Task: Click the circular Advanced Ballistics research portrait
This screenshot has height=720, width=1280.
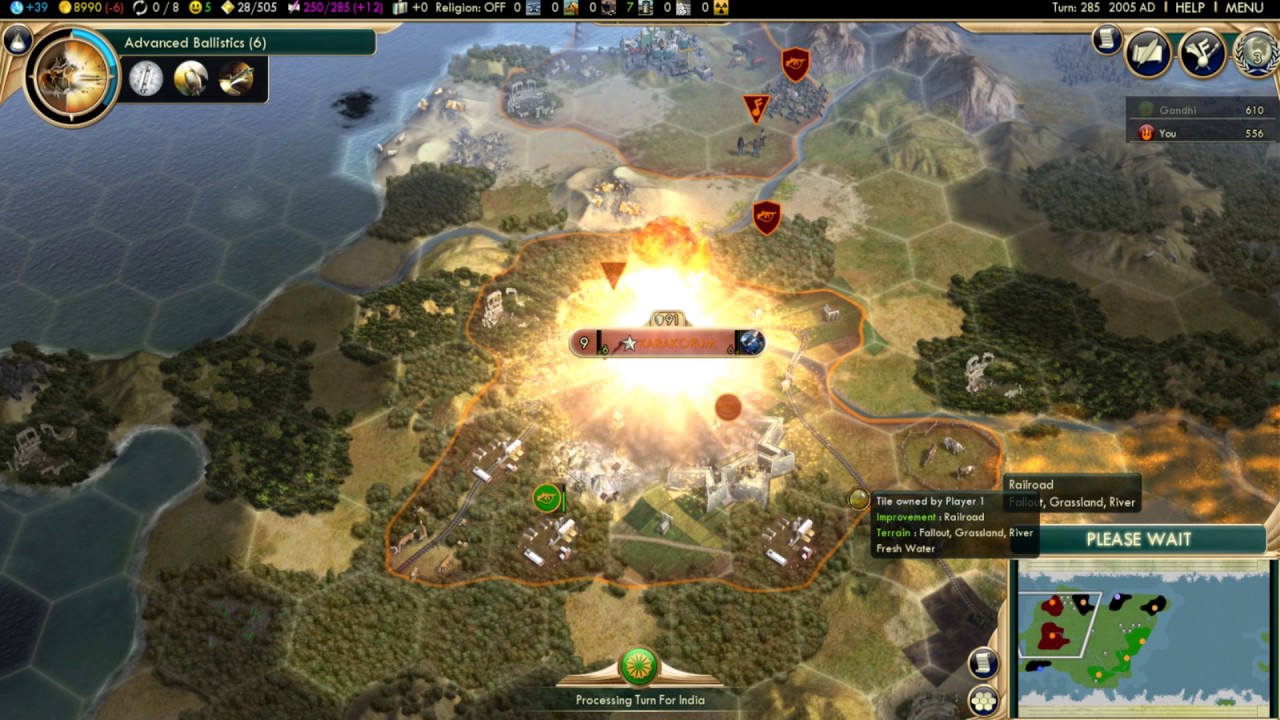Action: click(72, 76)
